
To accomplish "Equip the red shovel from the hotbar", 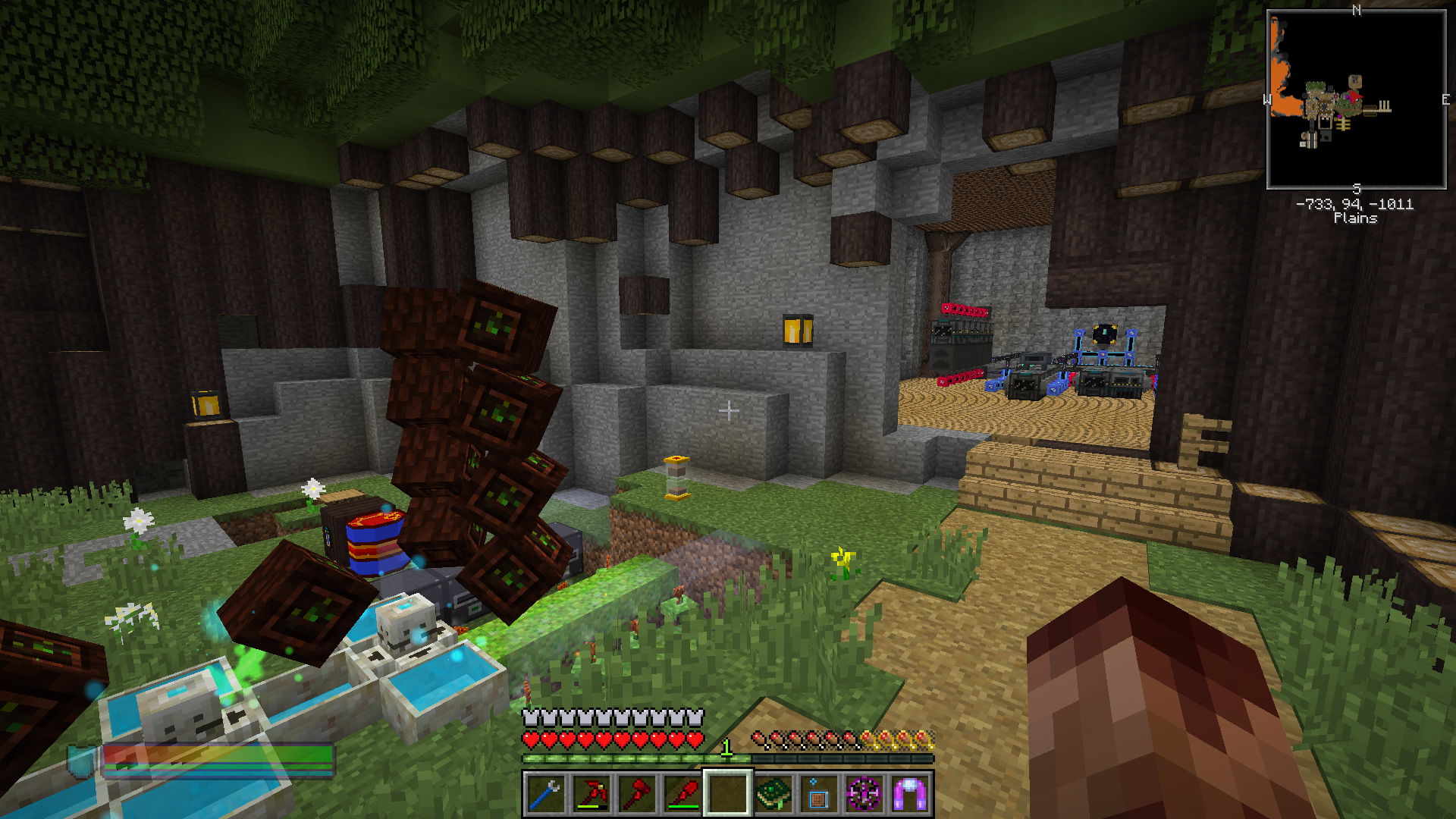I will point(682,794).
